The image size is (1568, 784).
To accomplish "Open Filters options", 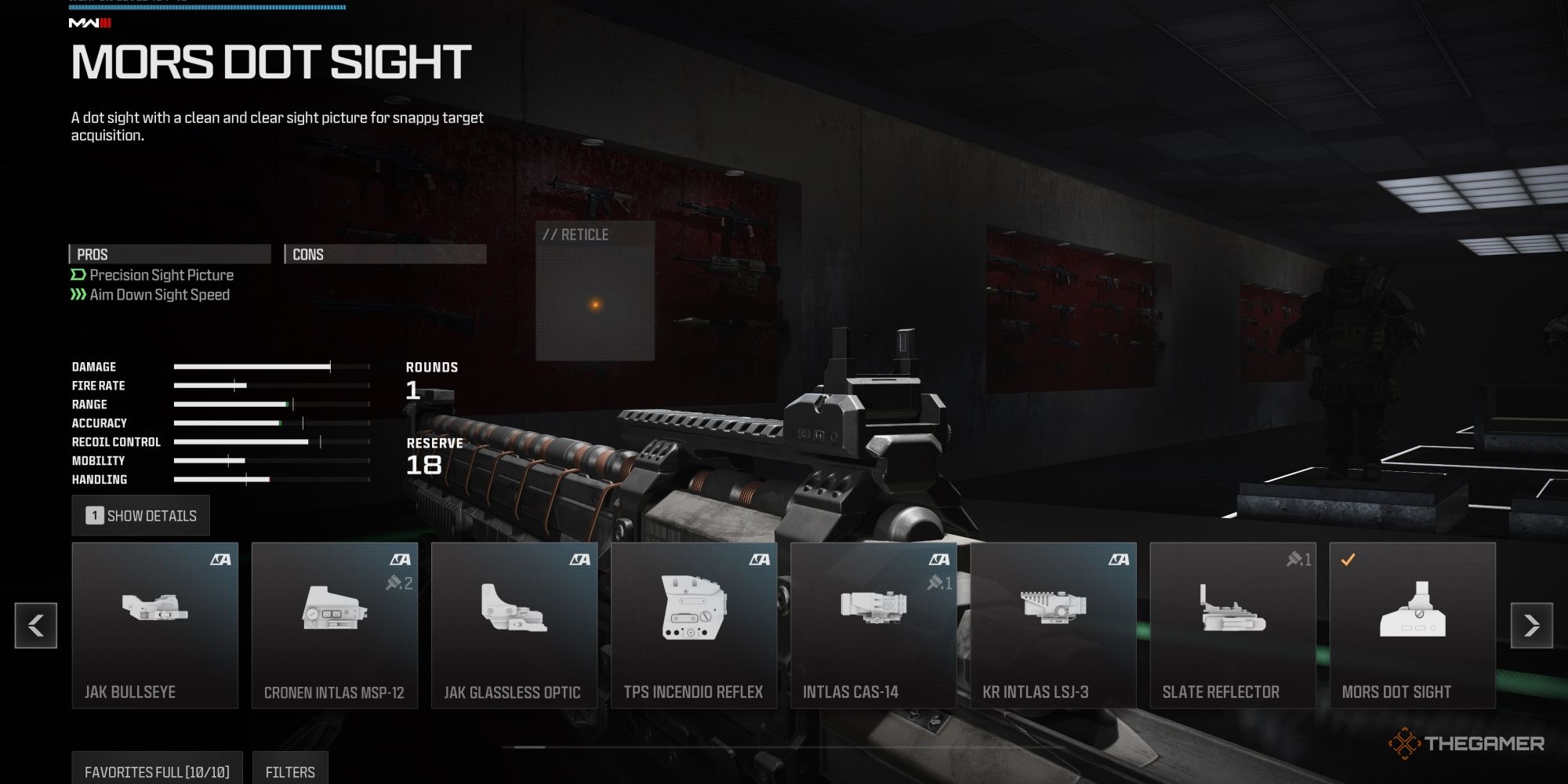I will 290,771.
